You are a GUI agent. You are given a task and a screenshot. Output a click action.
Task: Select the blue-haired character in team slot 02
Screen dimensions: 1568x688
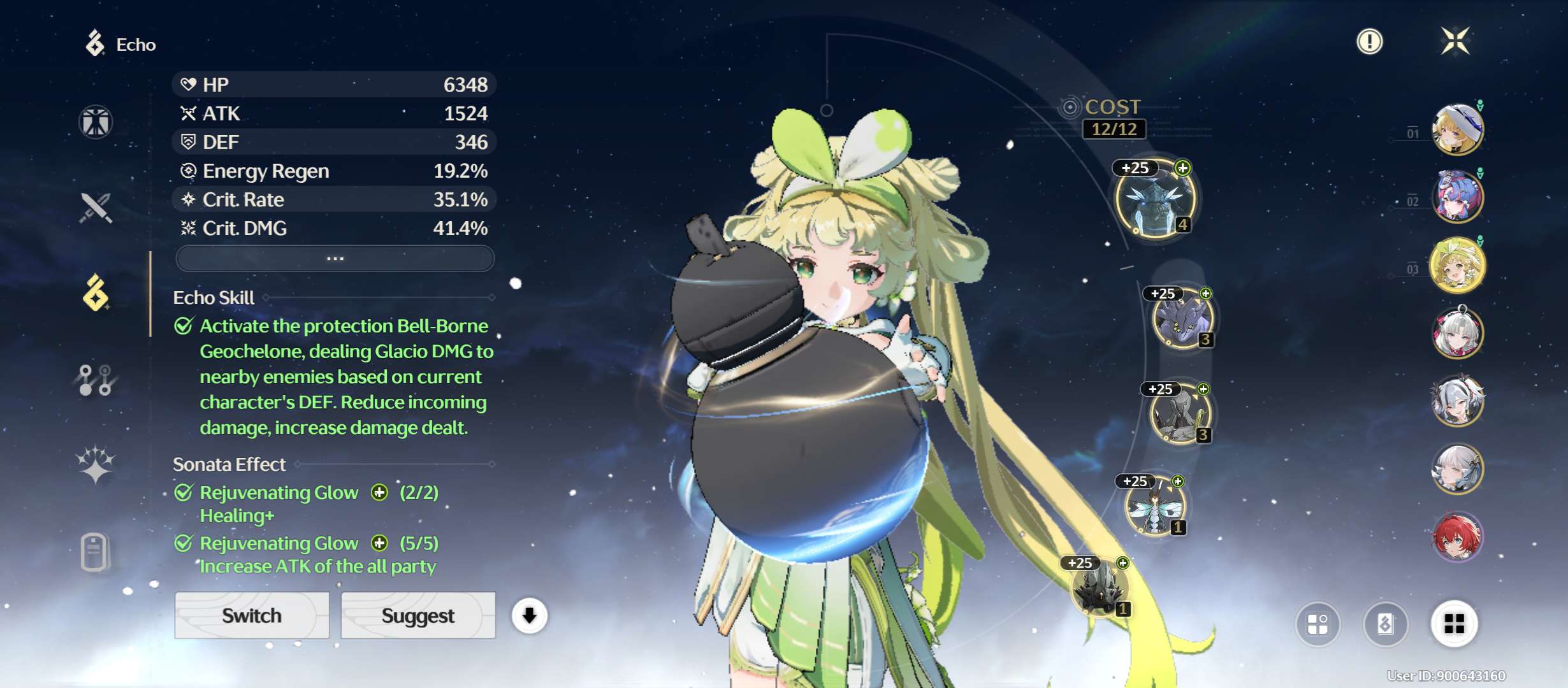point(1457,197)
